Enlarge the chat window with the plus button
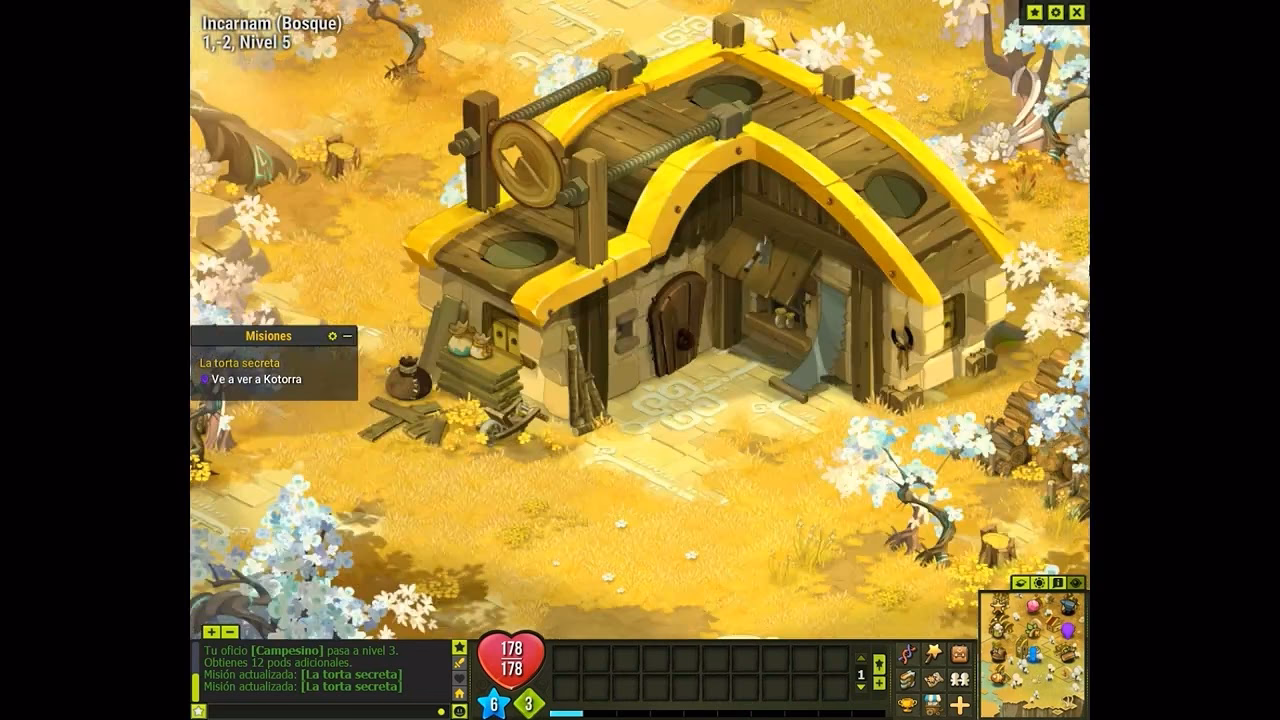Image resolution: width=1280 pixels, height=720 pixels. 211,632
